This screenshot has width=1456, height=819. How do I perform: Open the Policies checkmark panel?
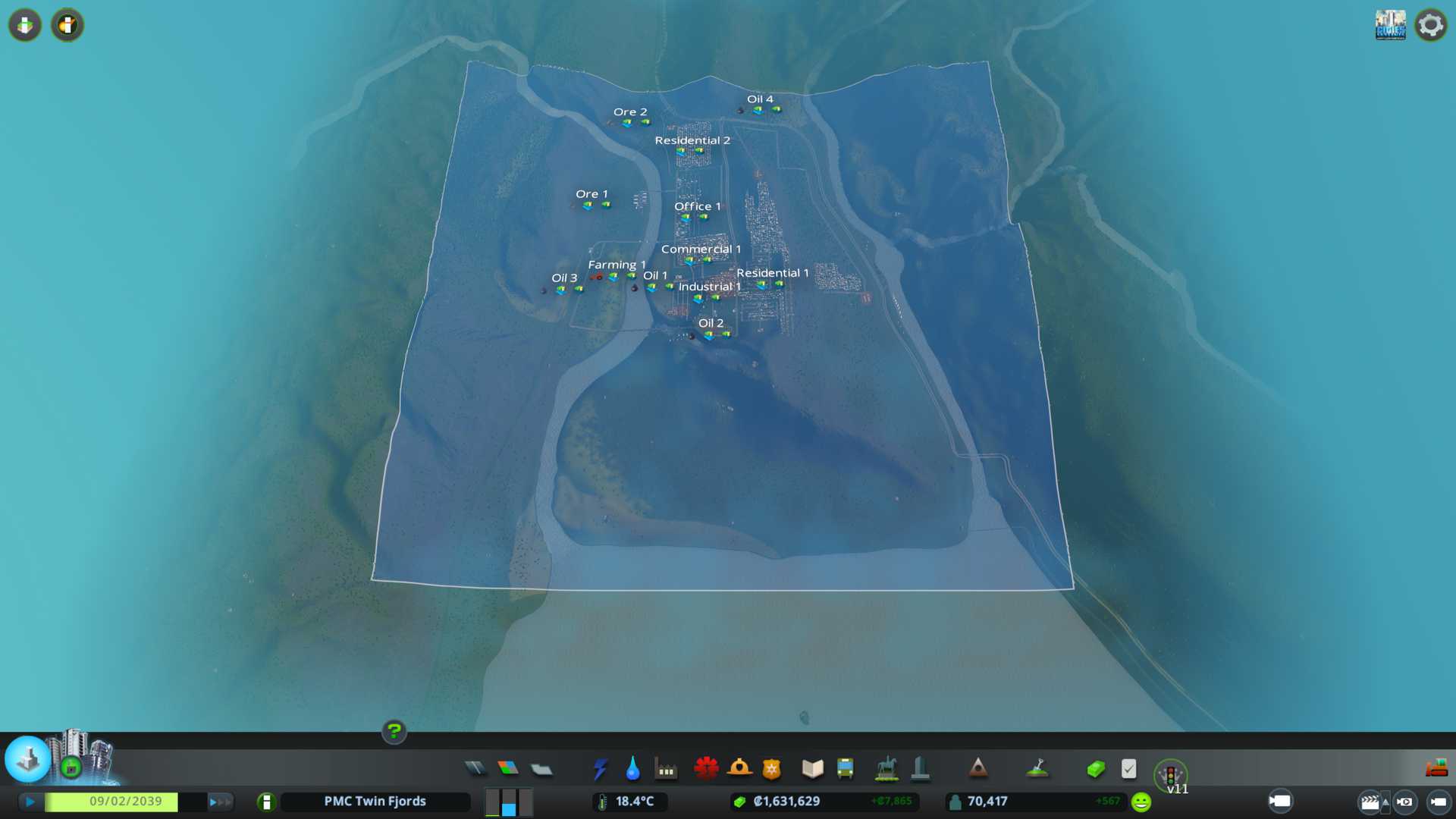(1128, 769)
